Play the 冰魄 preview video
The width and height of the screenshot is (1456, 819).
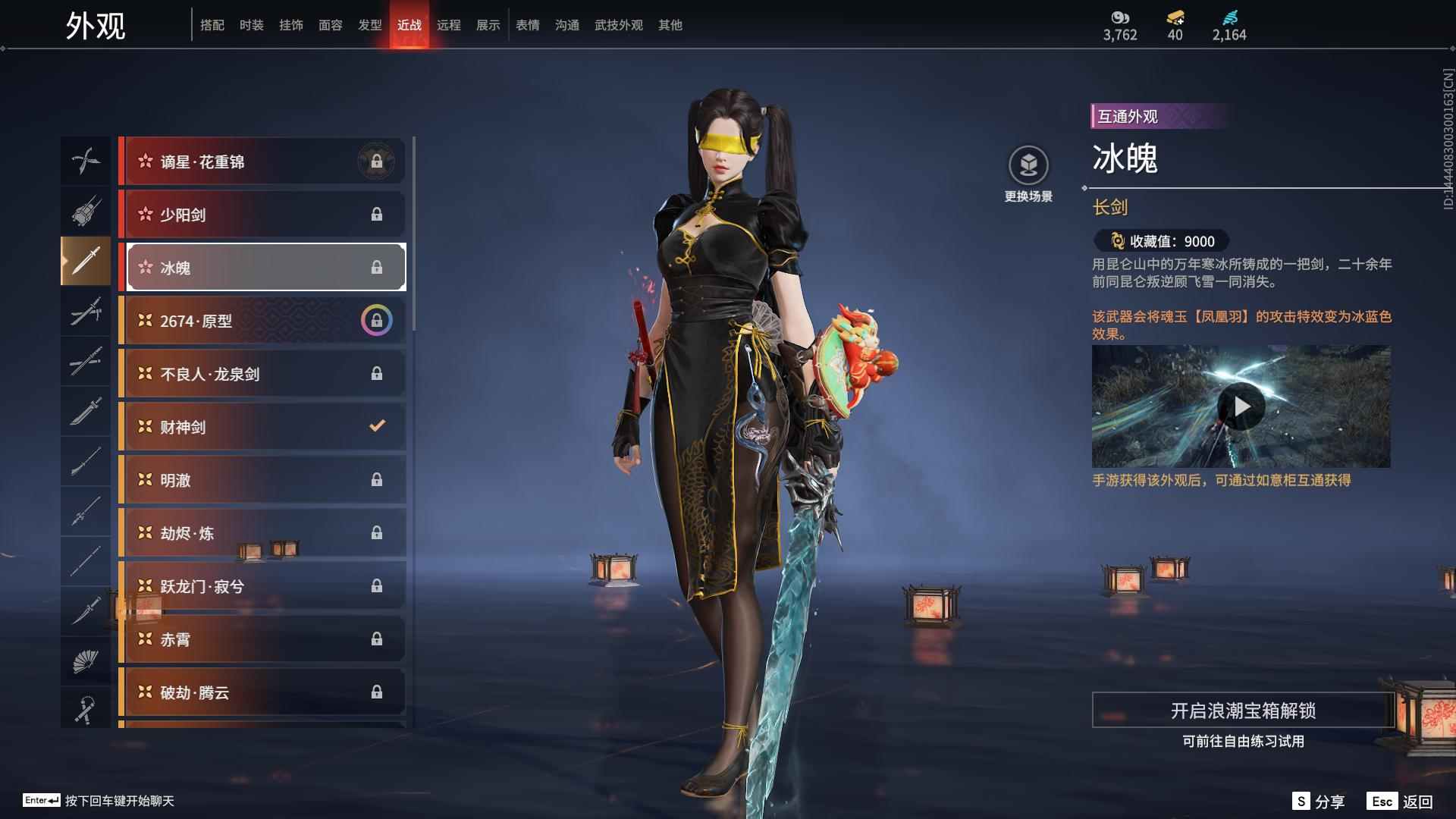click(x=1241, y=407)
